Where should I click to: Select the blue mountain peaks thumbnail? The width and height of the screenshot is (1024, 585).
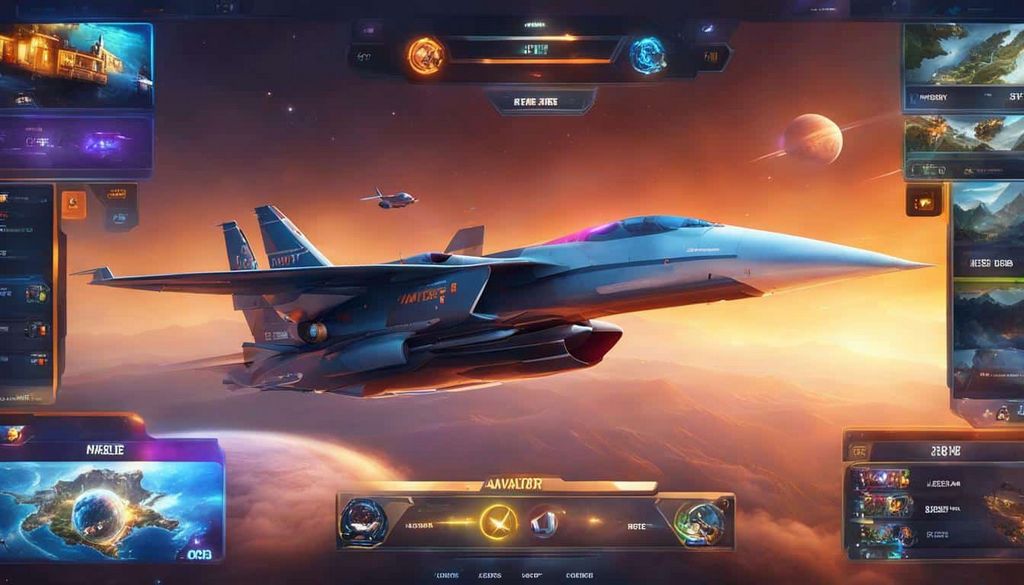pos(987,215)
